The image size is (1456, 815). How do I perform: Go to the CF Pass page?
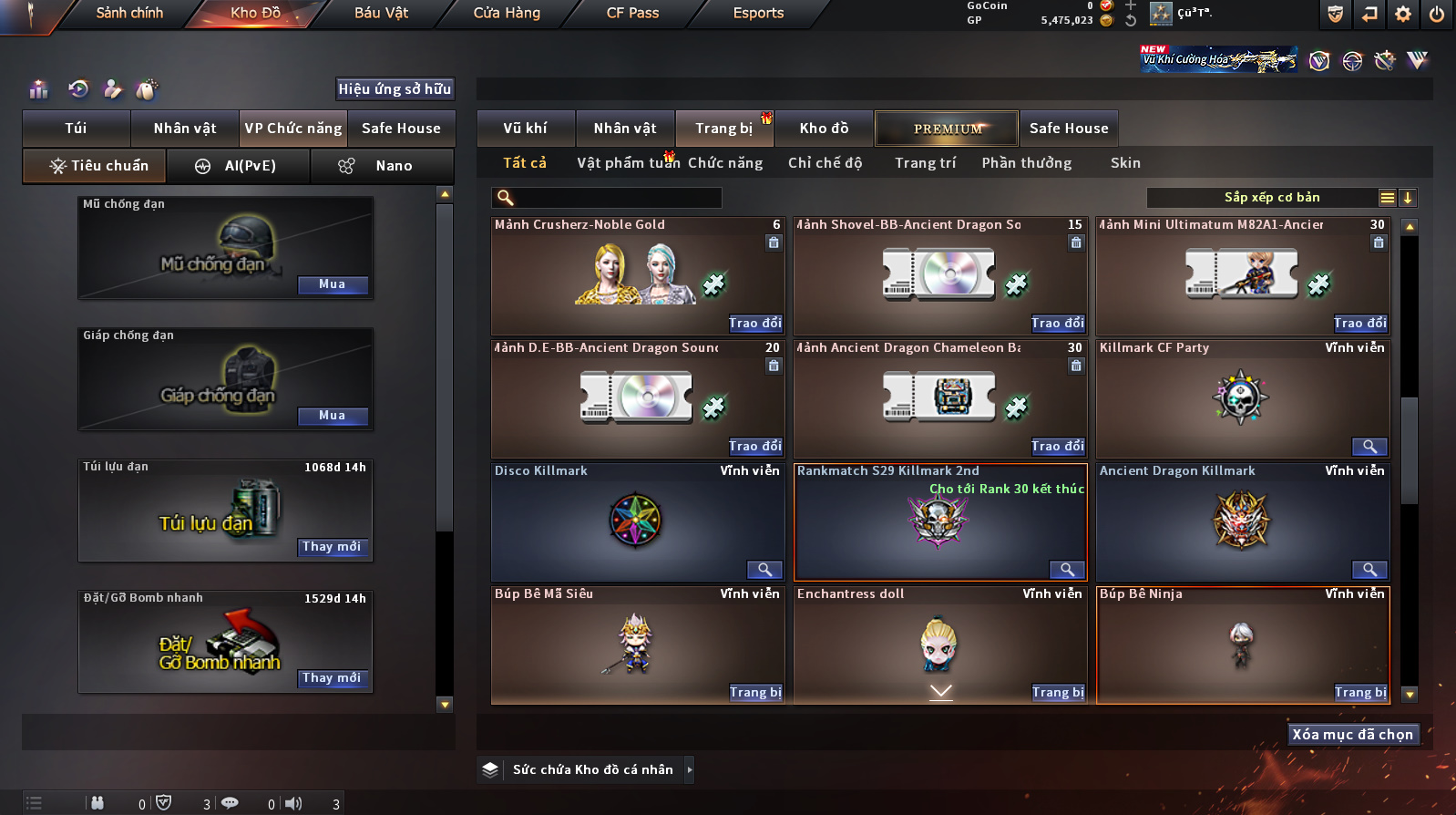(632, 14)
